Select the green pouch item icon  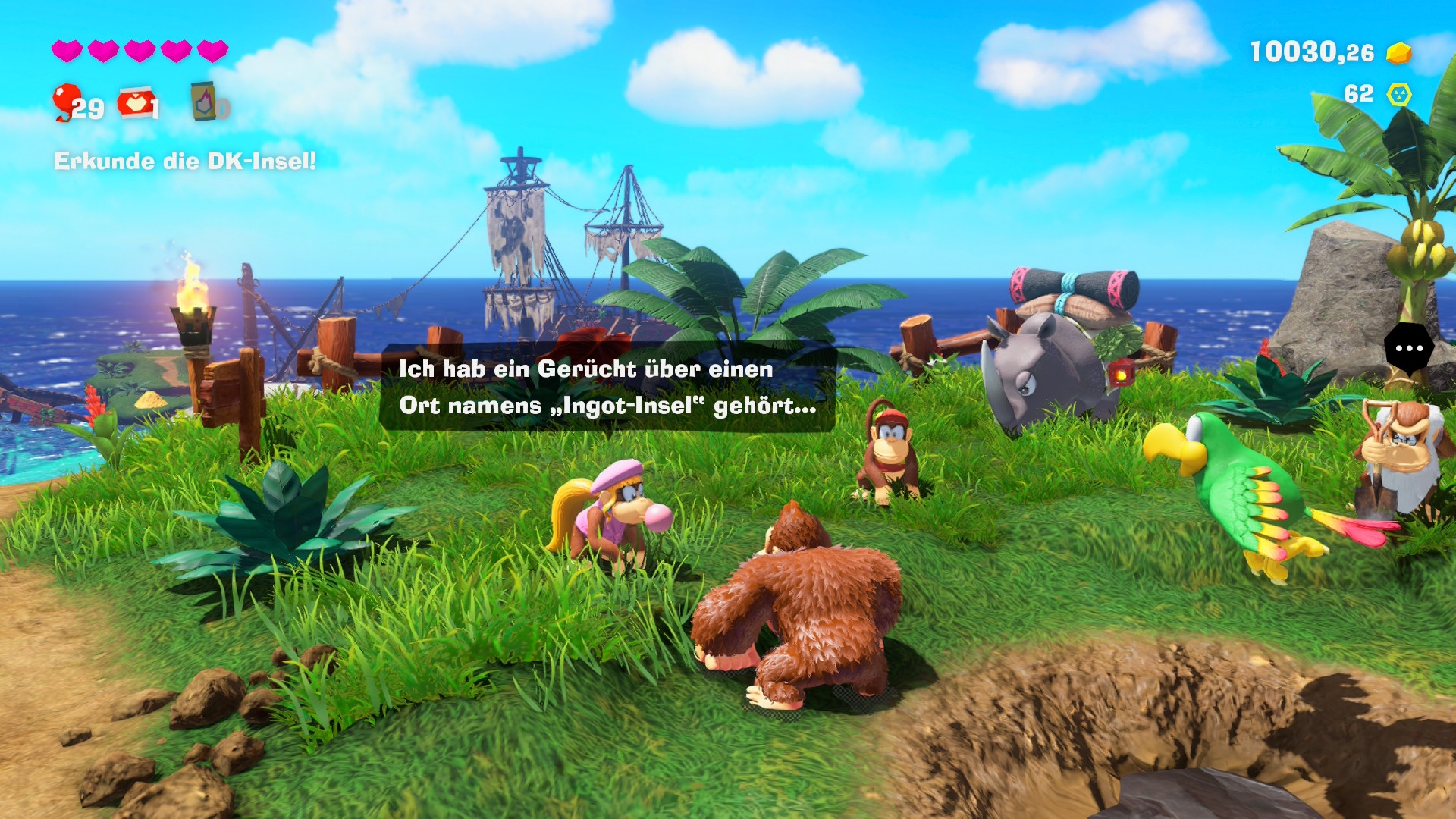click(203, 102)
